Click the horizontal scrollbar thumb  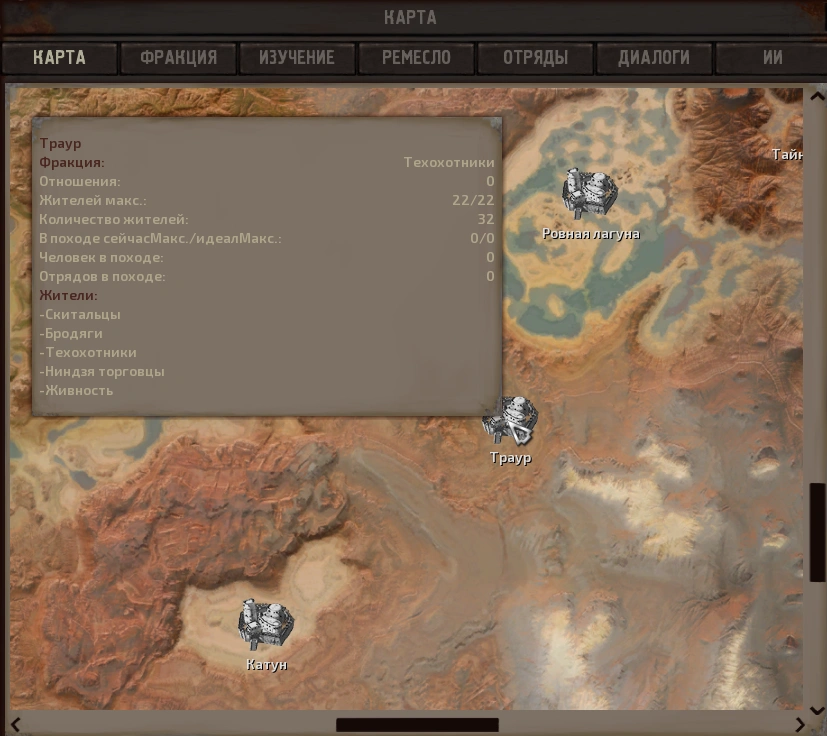click(x=417, y=725)
